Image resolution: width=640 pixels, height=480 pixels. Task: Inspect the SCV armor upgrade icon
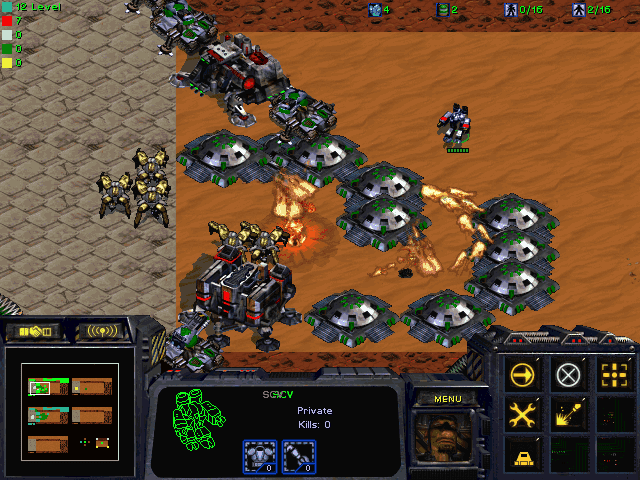pos(260,456)
